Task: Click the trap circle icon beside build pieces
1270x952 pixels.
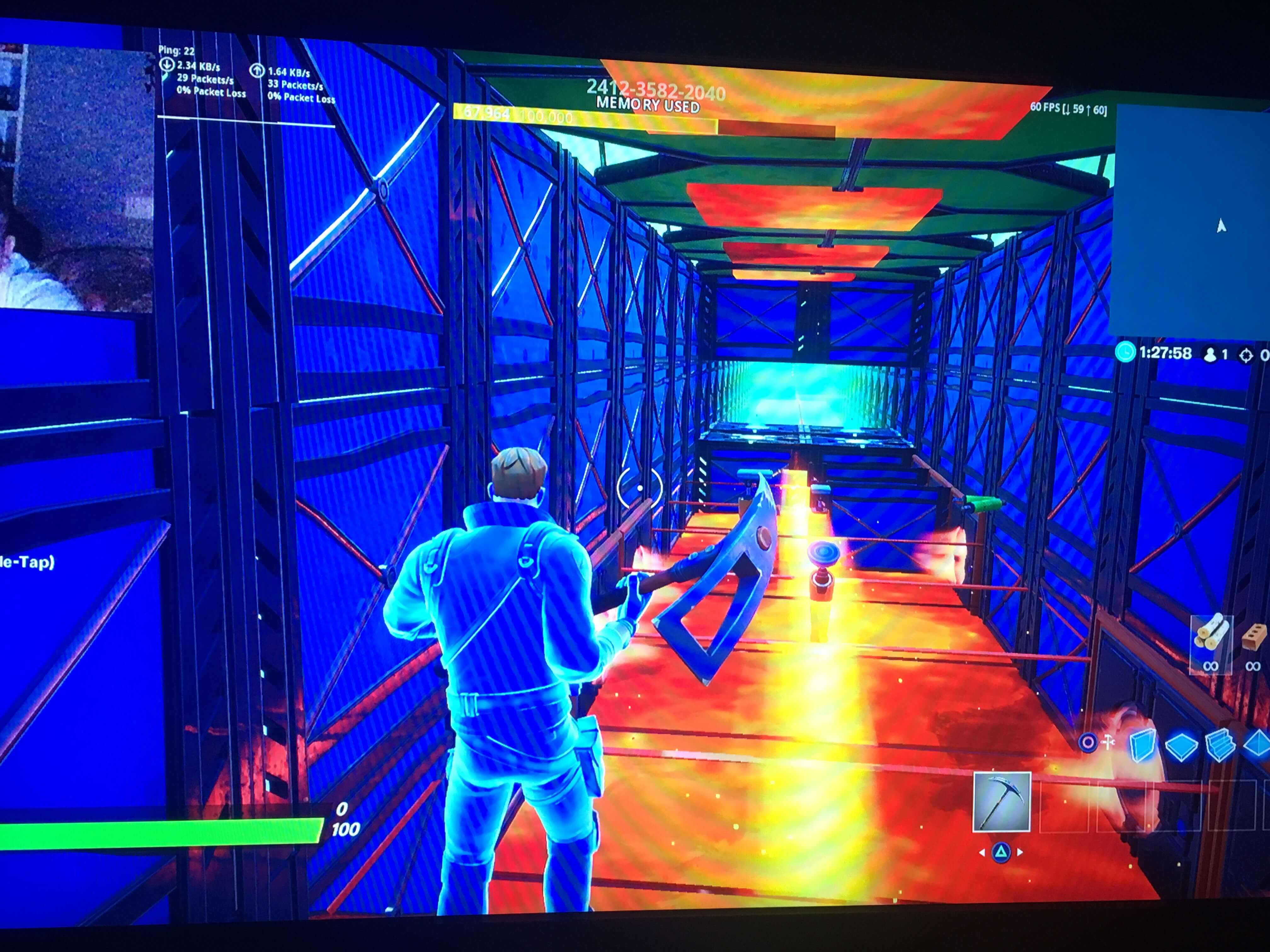Action: [x=1089, y=743]
